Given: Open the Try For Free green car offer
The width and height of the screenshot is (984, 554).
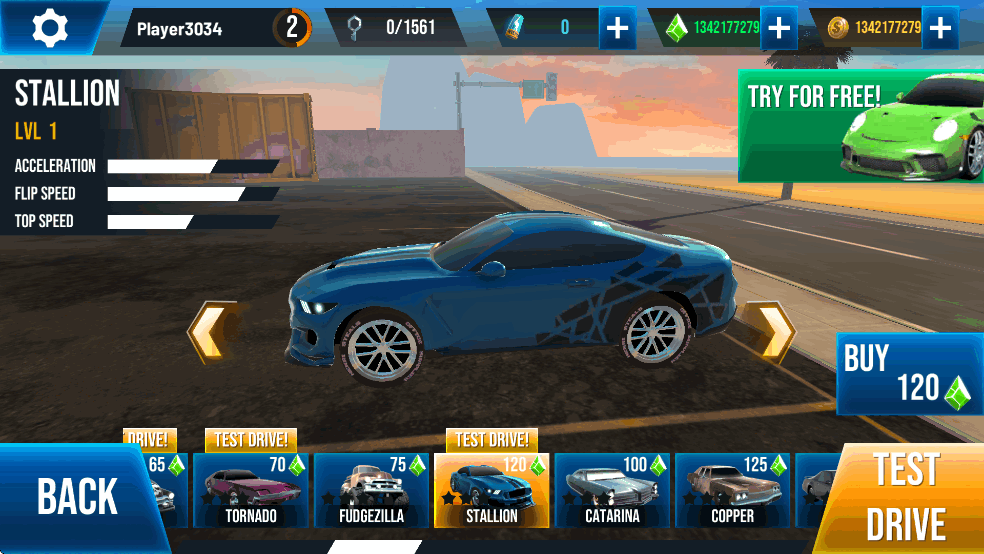Looking at the screenshot, I should [x=861, y=126].
